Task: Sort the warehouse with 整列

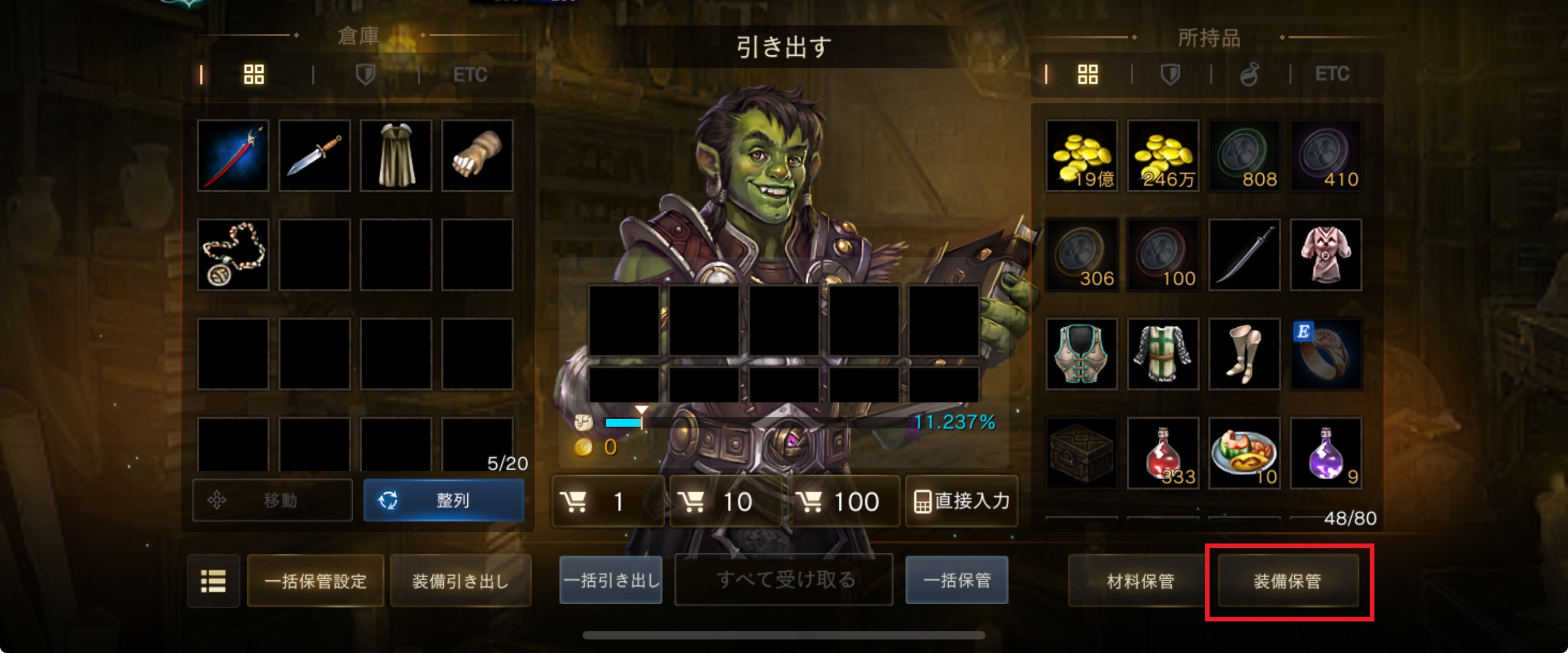Action: pos(443,500)
